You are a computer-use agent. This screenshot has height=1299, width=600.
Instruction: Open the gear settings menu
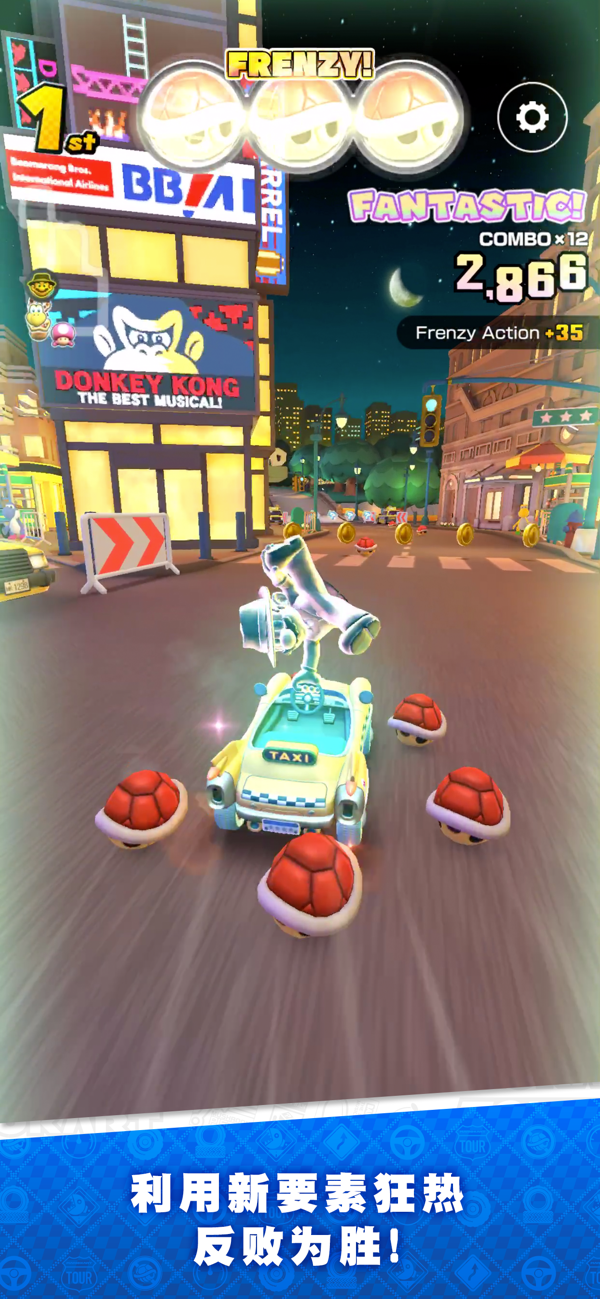pyautogui.click(x=532, y=118)
